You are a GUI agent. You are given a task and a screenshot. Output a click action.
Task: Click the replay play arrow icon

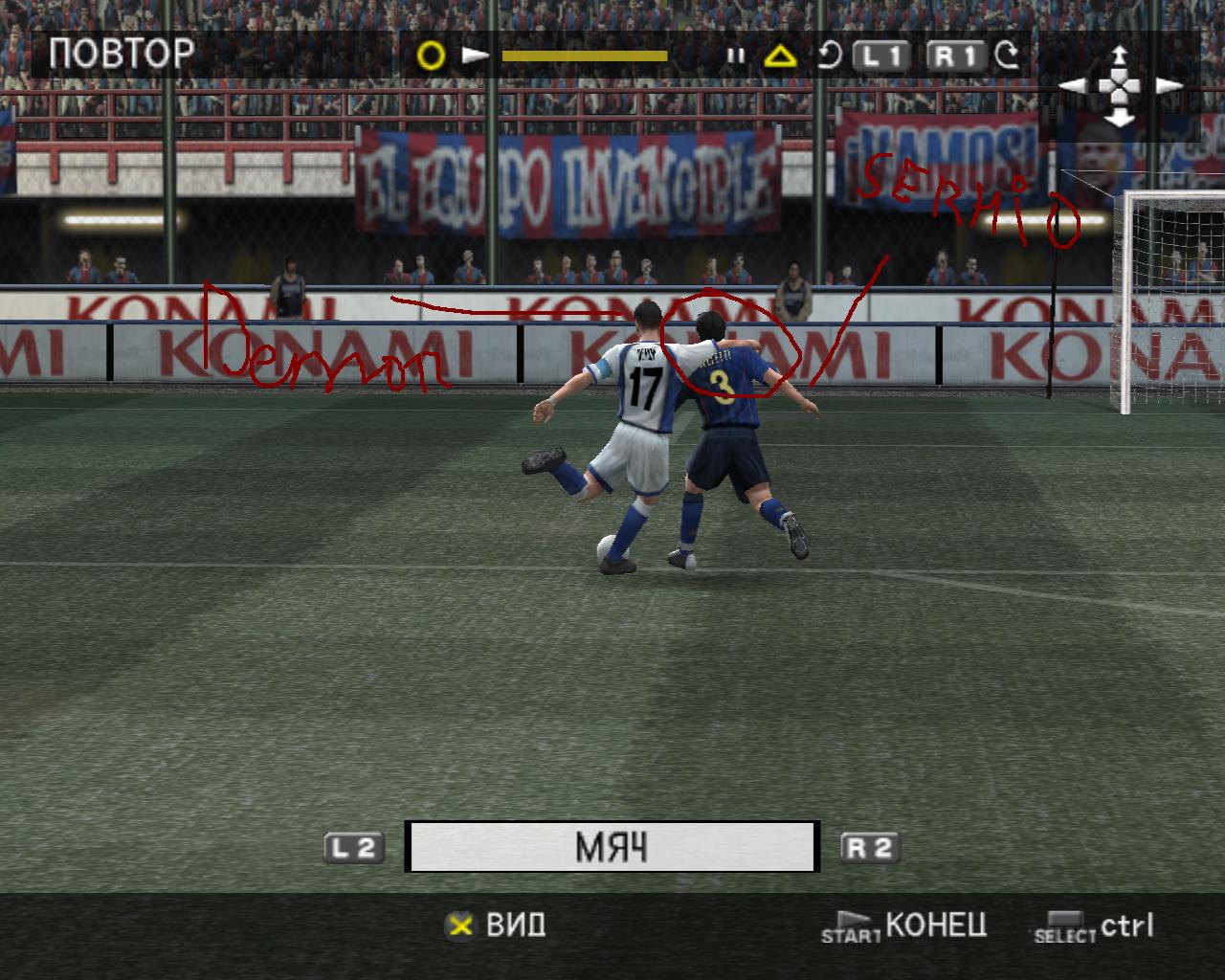(x=475, y=56)
